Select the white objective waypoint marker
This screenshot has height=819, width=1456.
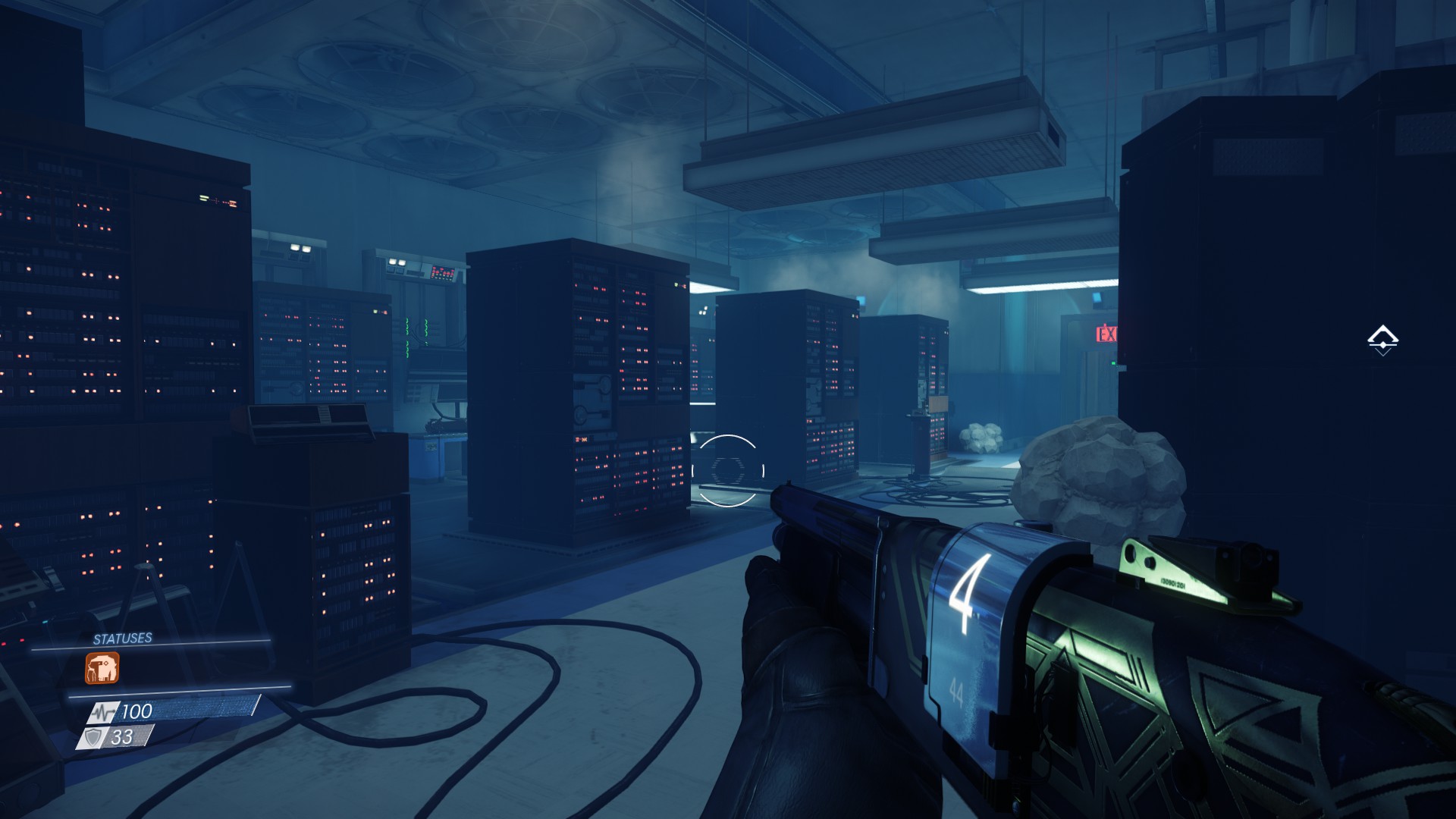[x=1382, y=339]
